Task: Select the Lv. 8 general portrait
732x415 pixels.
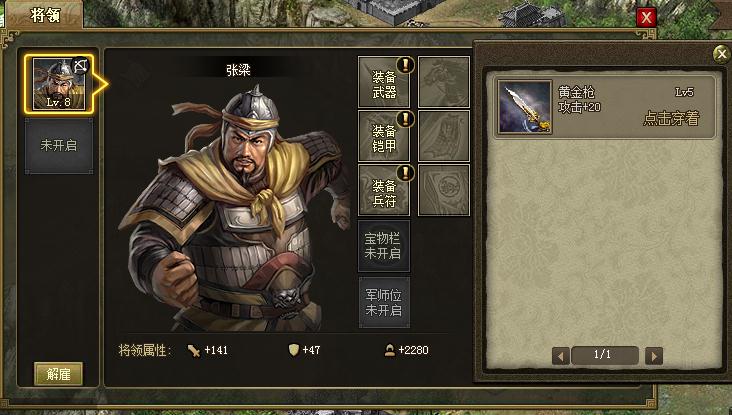Action: (x=59, y=84)
